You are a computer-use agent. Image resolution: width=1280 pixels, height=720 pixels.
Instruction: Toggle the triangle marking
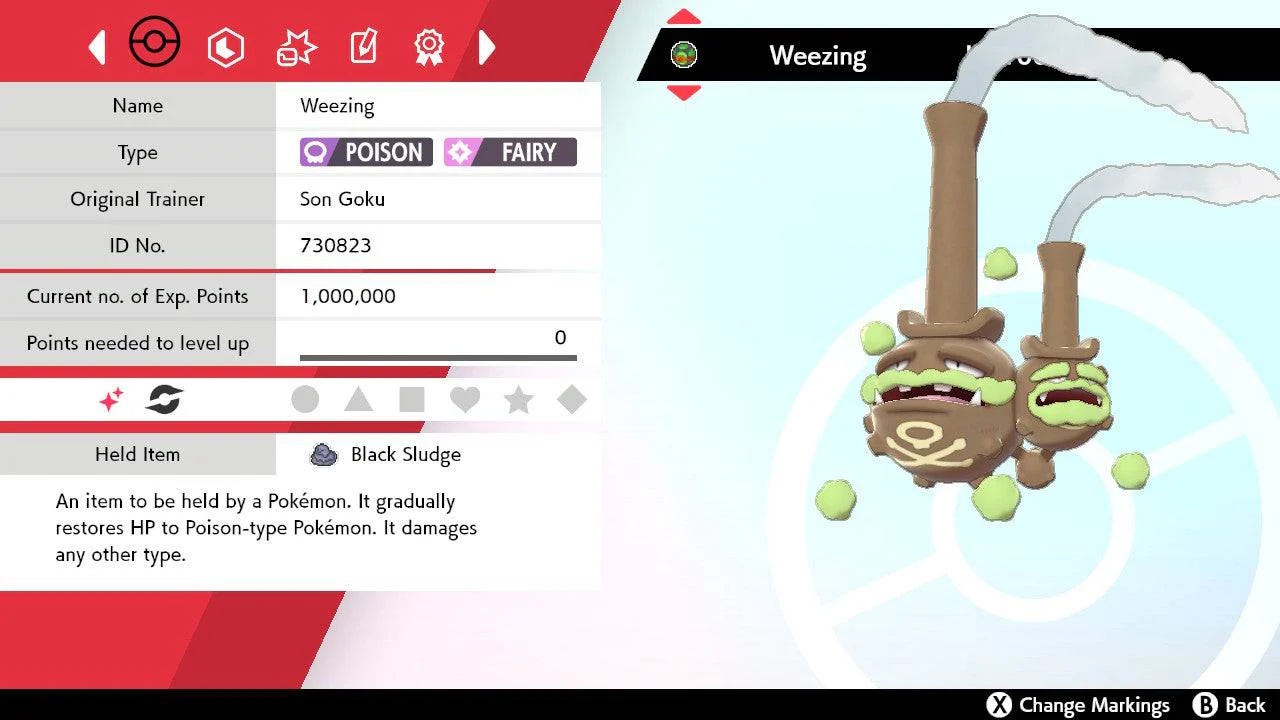(358, 400)
